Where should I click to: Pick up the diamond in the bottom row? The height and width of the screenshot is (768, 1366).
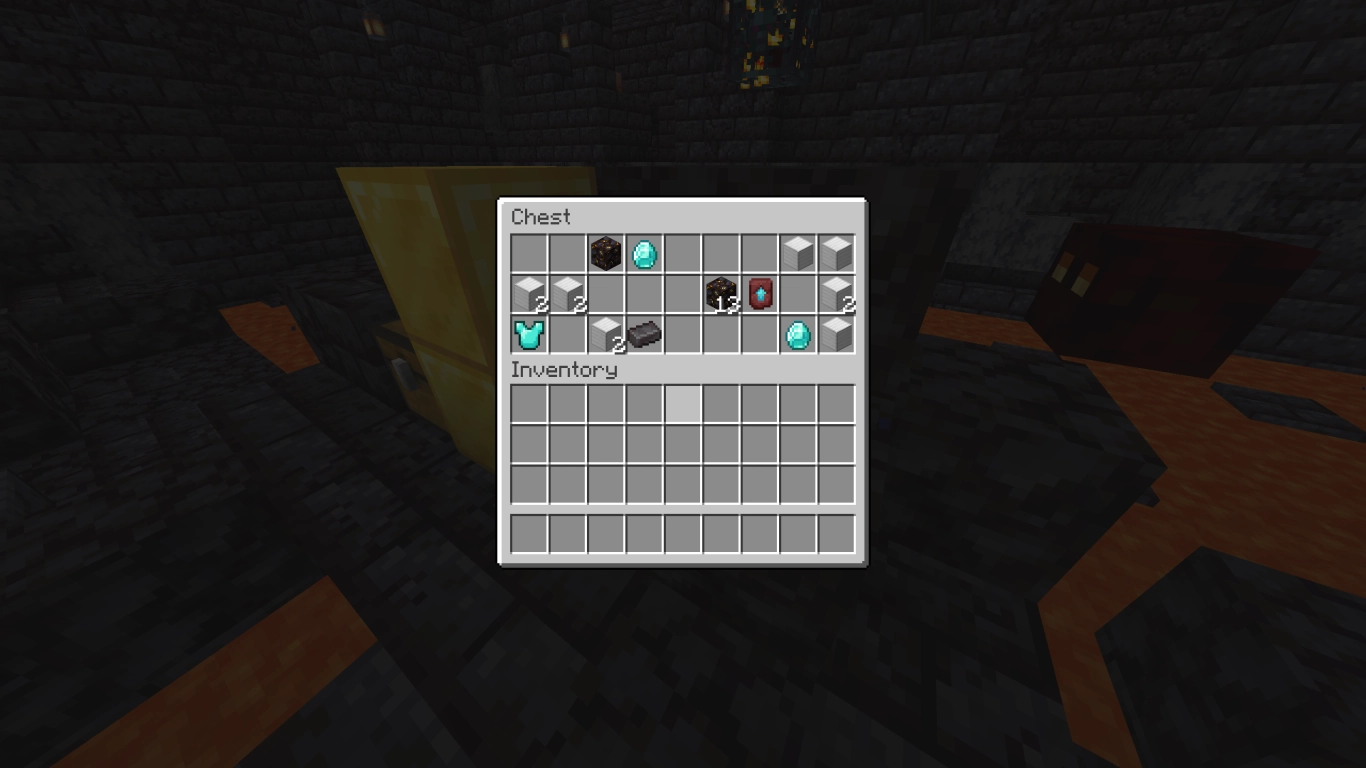(x=798, y=333)
